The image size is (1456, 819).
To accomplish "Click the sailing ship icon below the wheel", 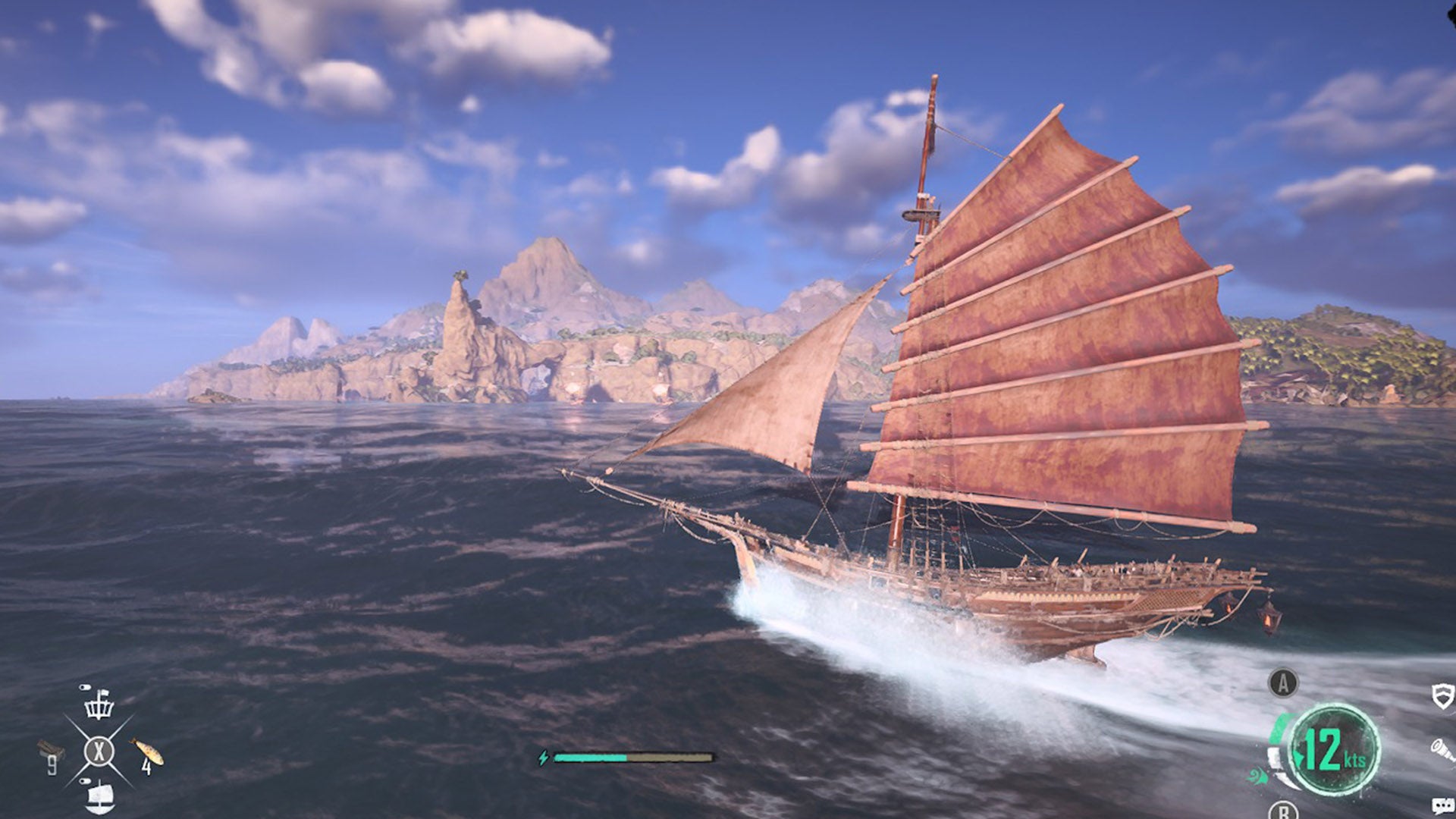I will point(100,796).
